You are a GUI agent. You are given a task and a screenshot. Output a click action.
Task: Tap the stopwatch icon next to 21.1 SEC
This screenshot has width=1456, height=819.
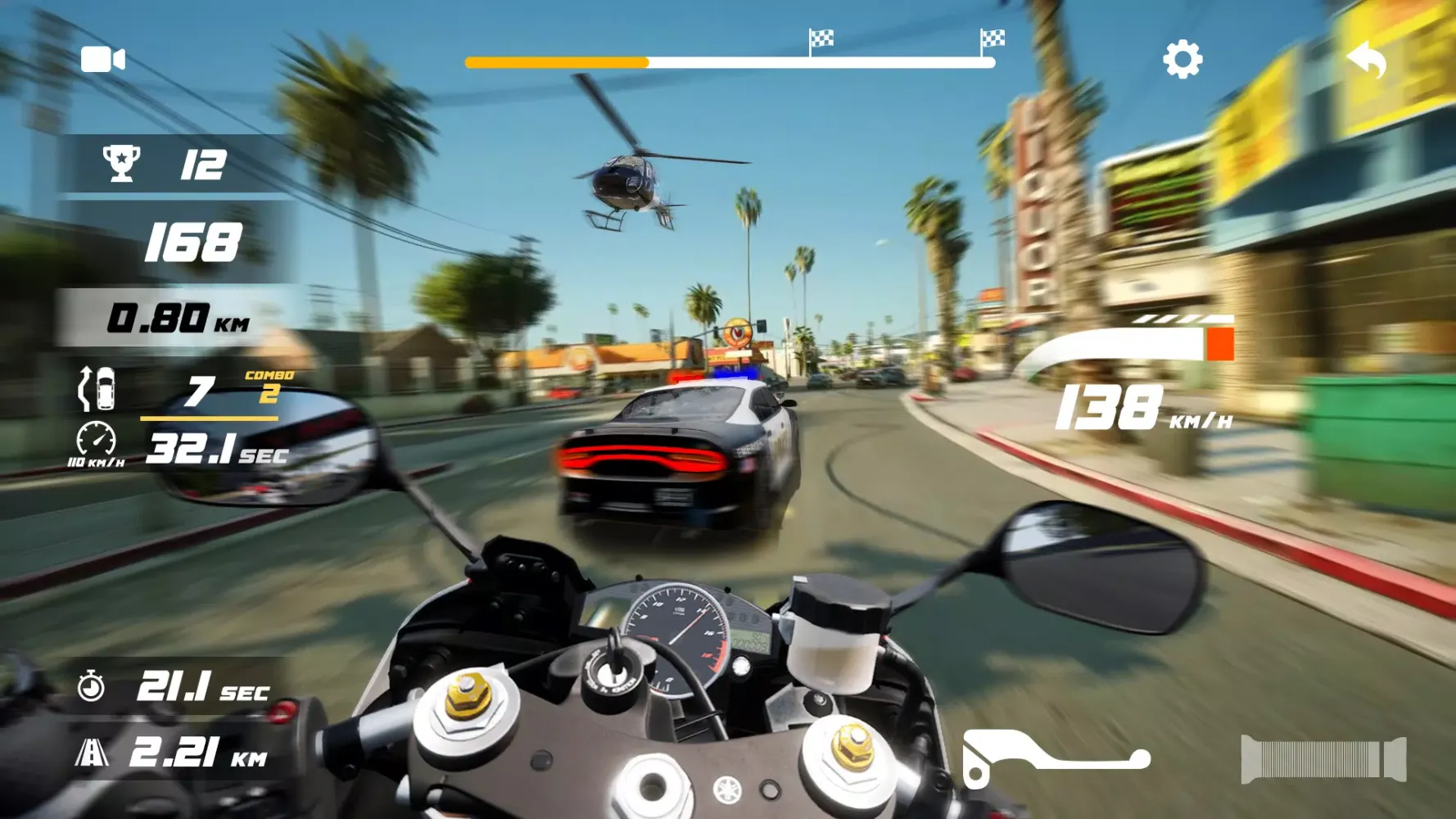click(93, 686)
